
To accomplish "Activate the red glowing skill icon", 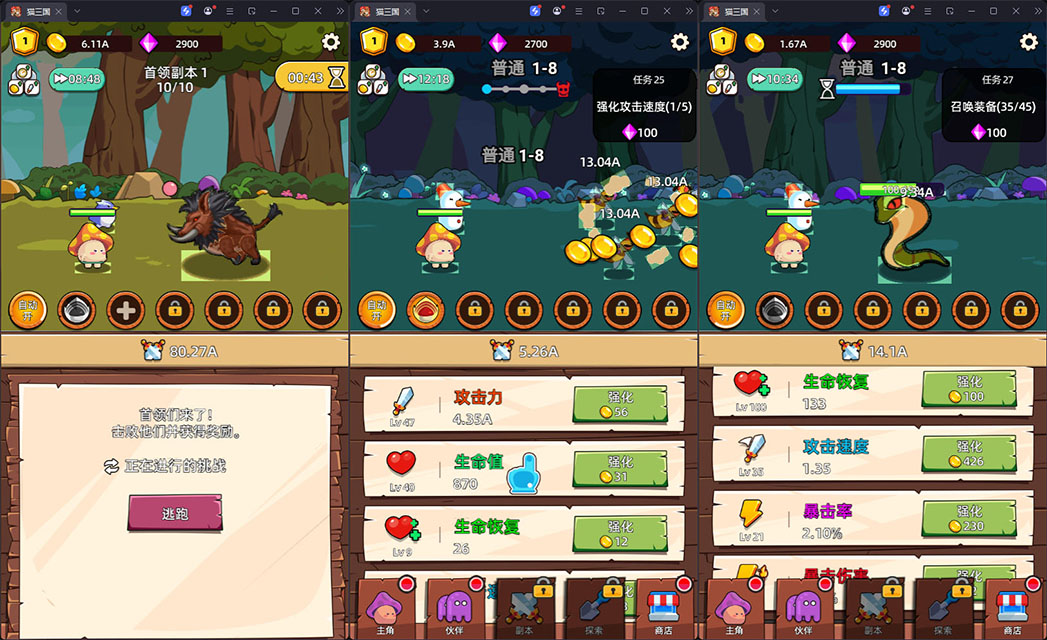I will coord(425,310).
